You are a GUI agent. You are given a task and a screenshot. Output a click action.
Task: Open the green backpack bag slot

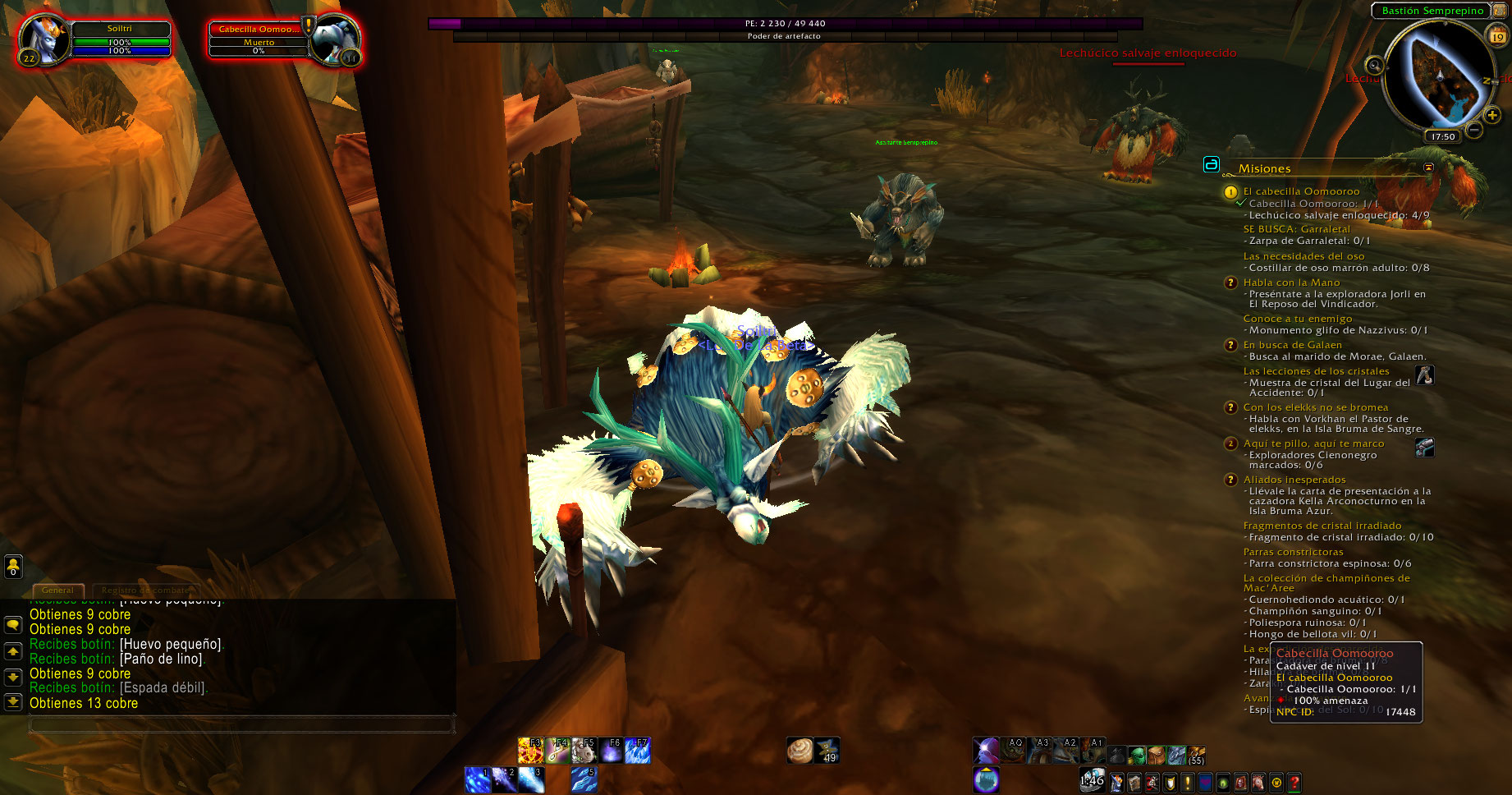1136,755
